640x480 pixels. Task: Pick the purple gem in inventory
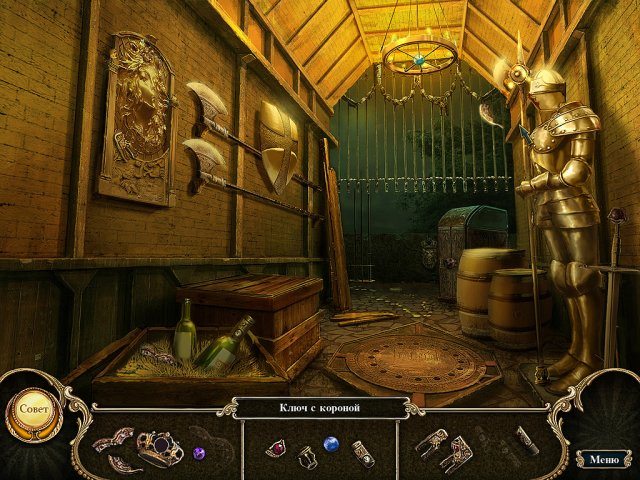pyautogui.click(x=198, y=452)
